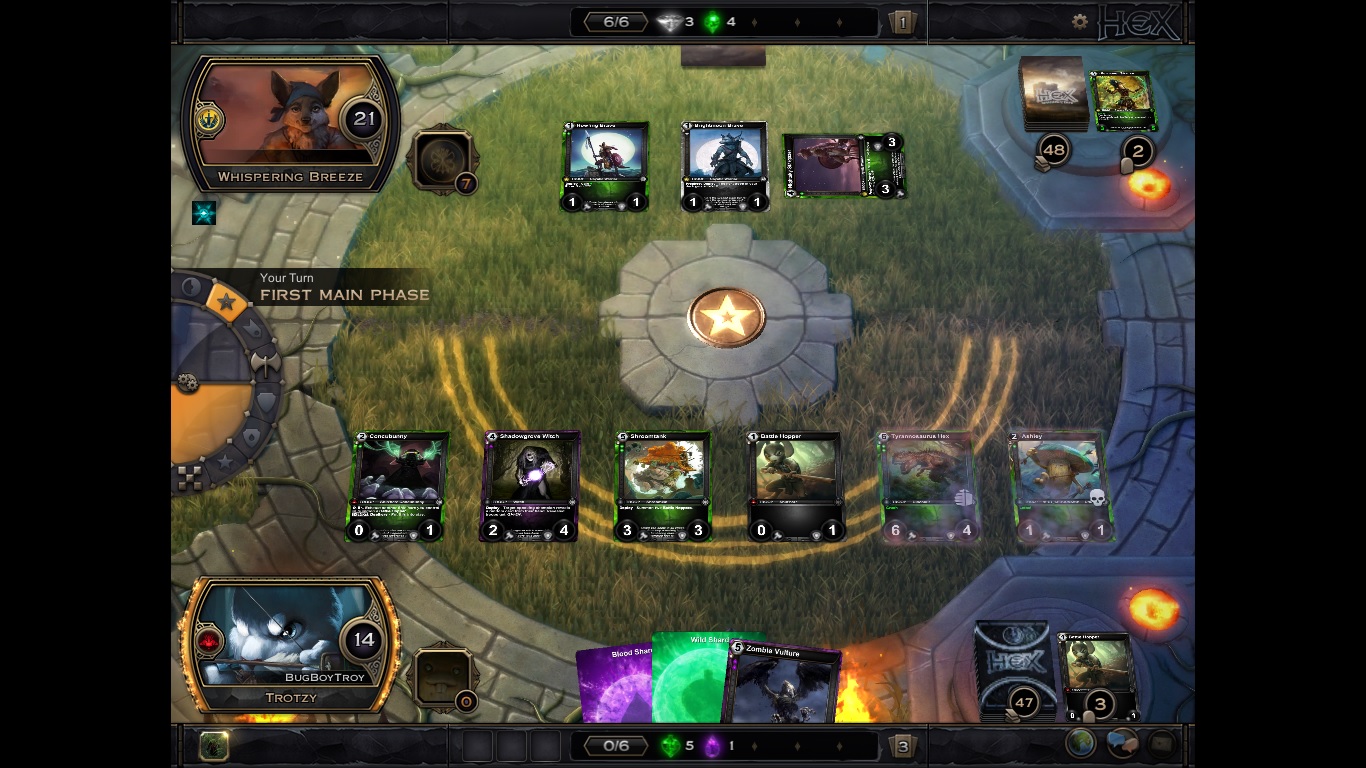Target the opponent's Howling Brave card
The image size is (1366, 768).
605,167
